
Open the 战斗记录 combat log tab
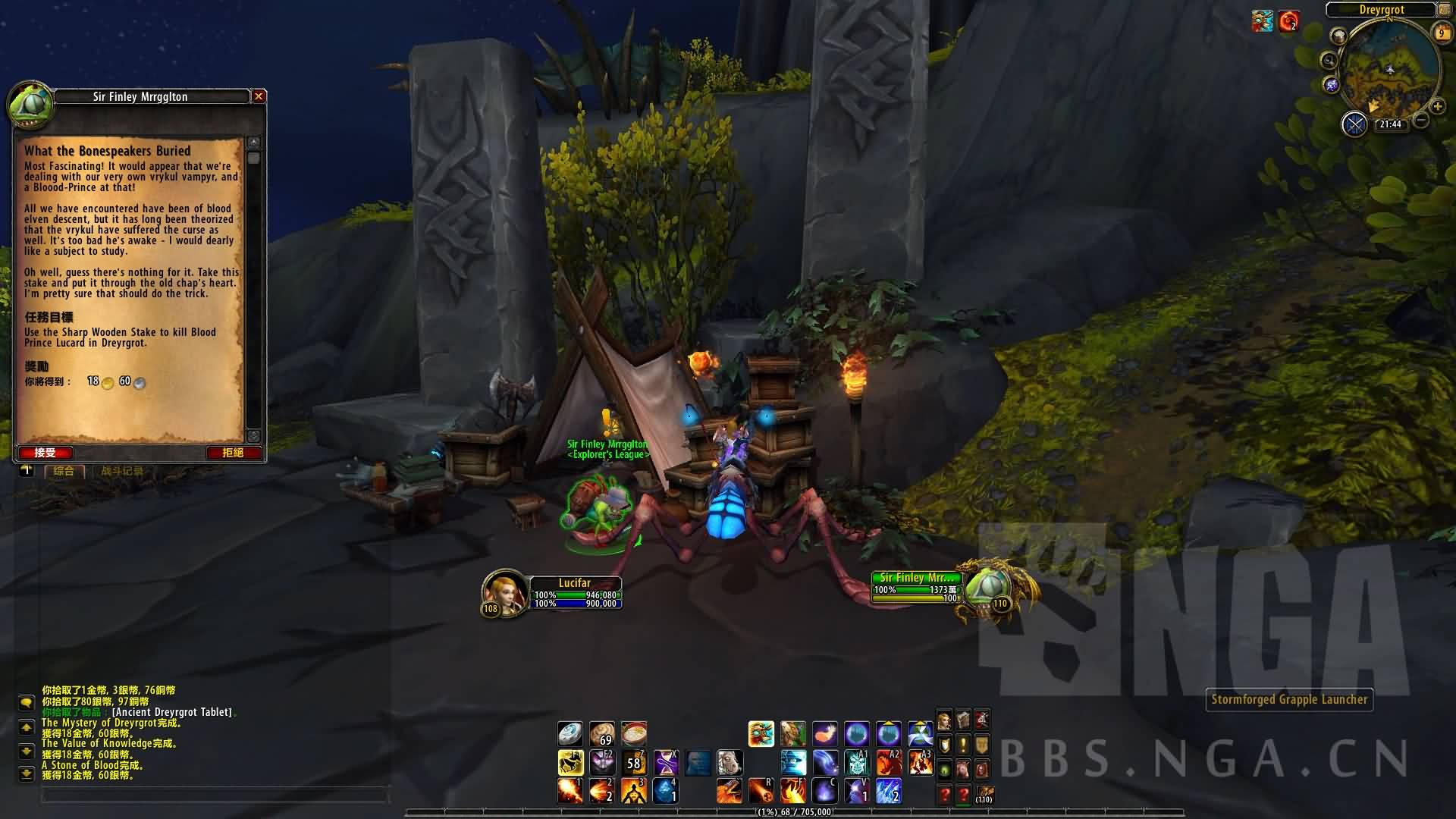click(121, 471)
